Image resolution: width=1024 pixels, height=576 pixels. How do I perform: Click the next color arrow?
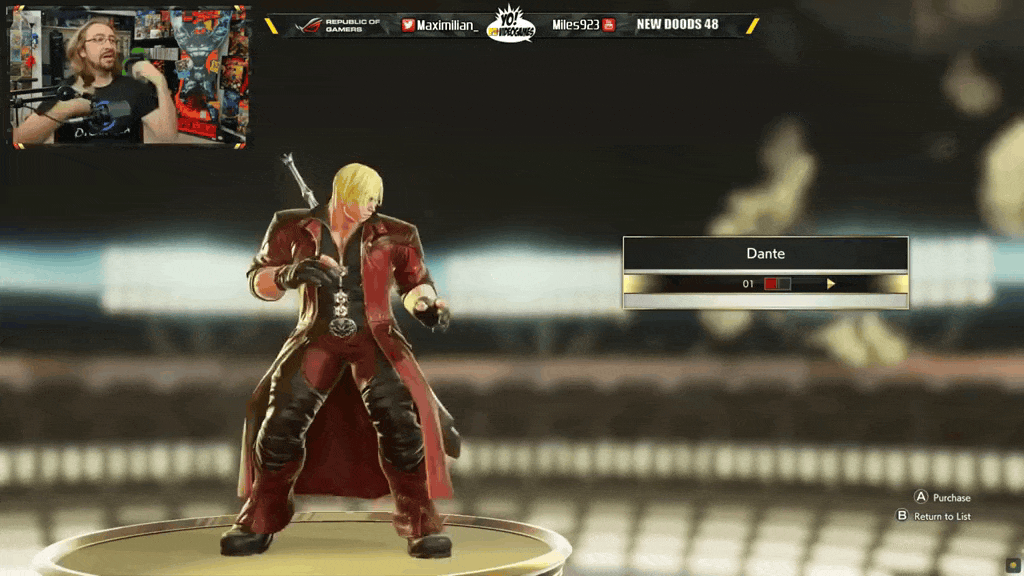coord(831,284)
